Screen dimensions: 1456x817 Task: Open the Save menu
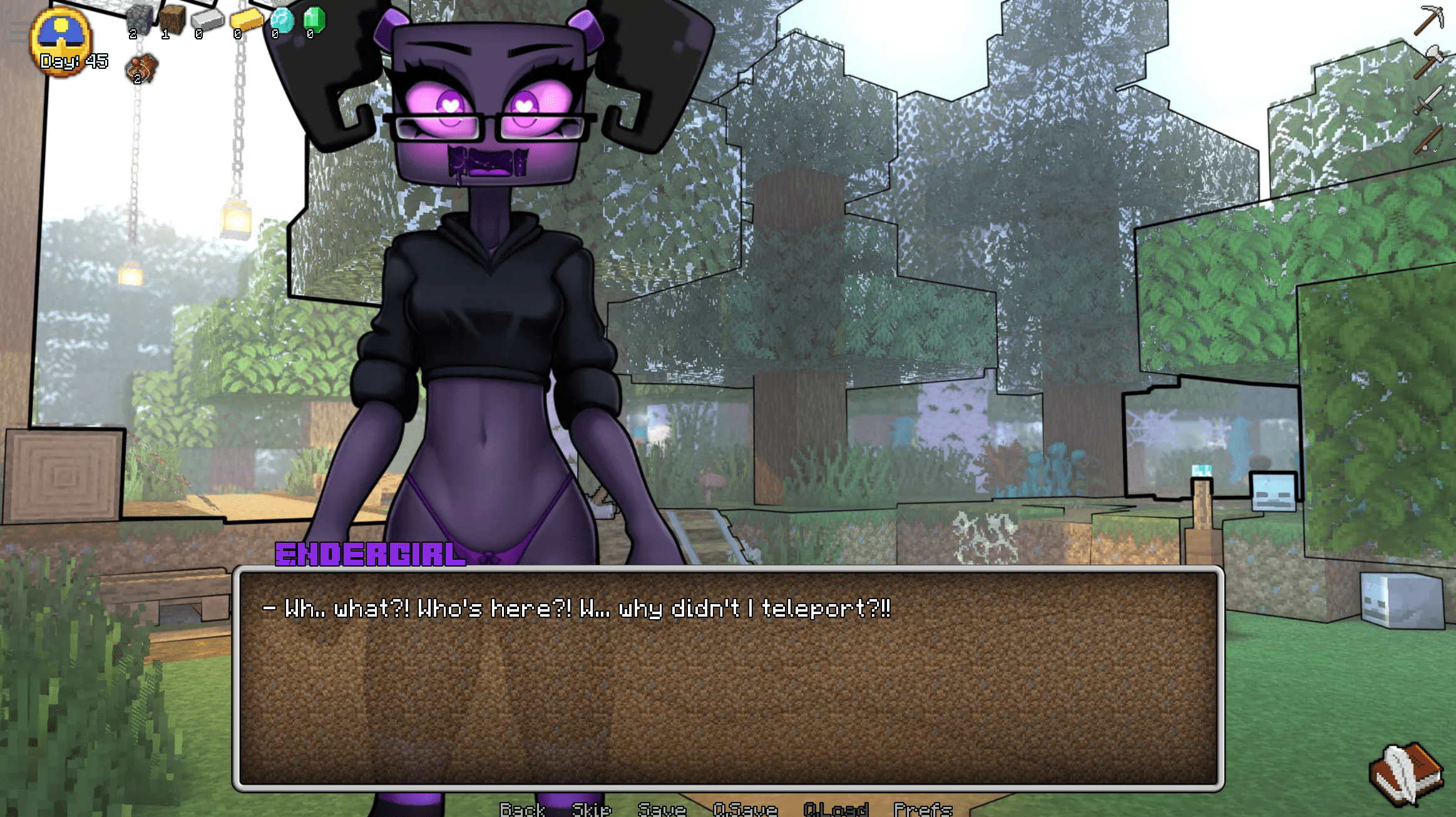[x=662, y=809]
